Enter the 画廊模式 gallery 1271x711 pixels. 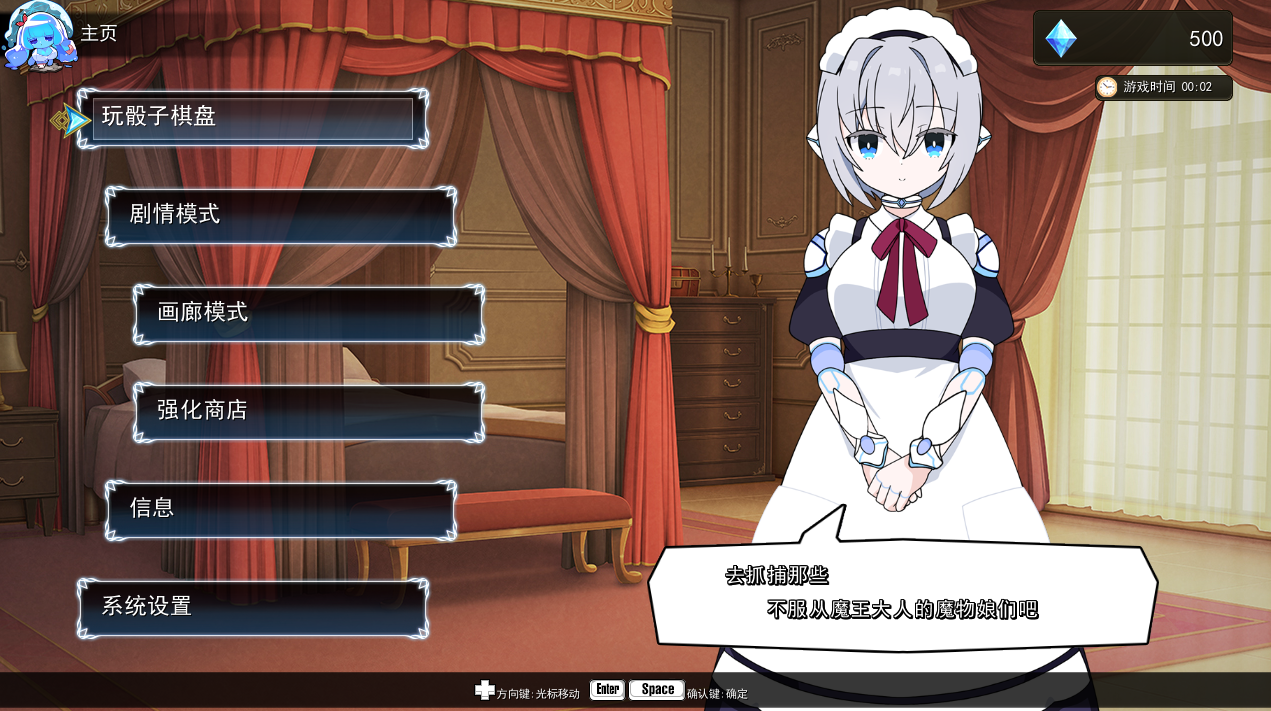(308, 314)
